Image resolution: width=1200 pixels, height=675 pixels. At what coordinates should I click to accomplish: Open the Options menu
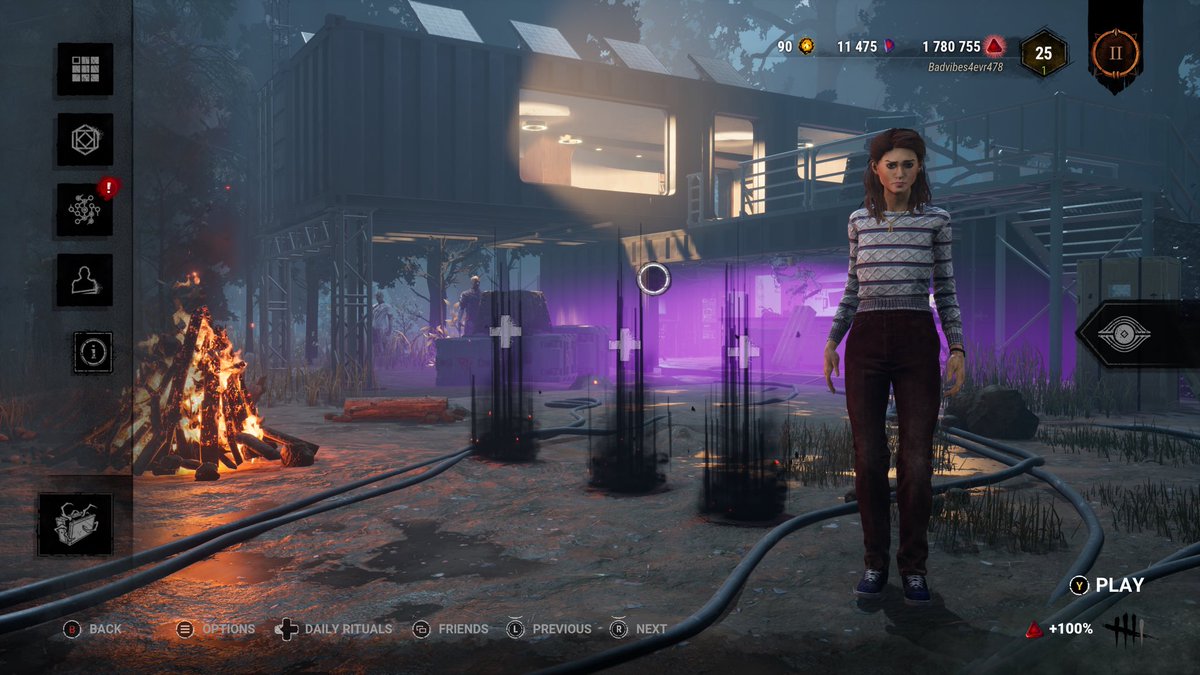[x=216, y=629]
